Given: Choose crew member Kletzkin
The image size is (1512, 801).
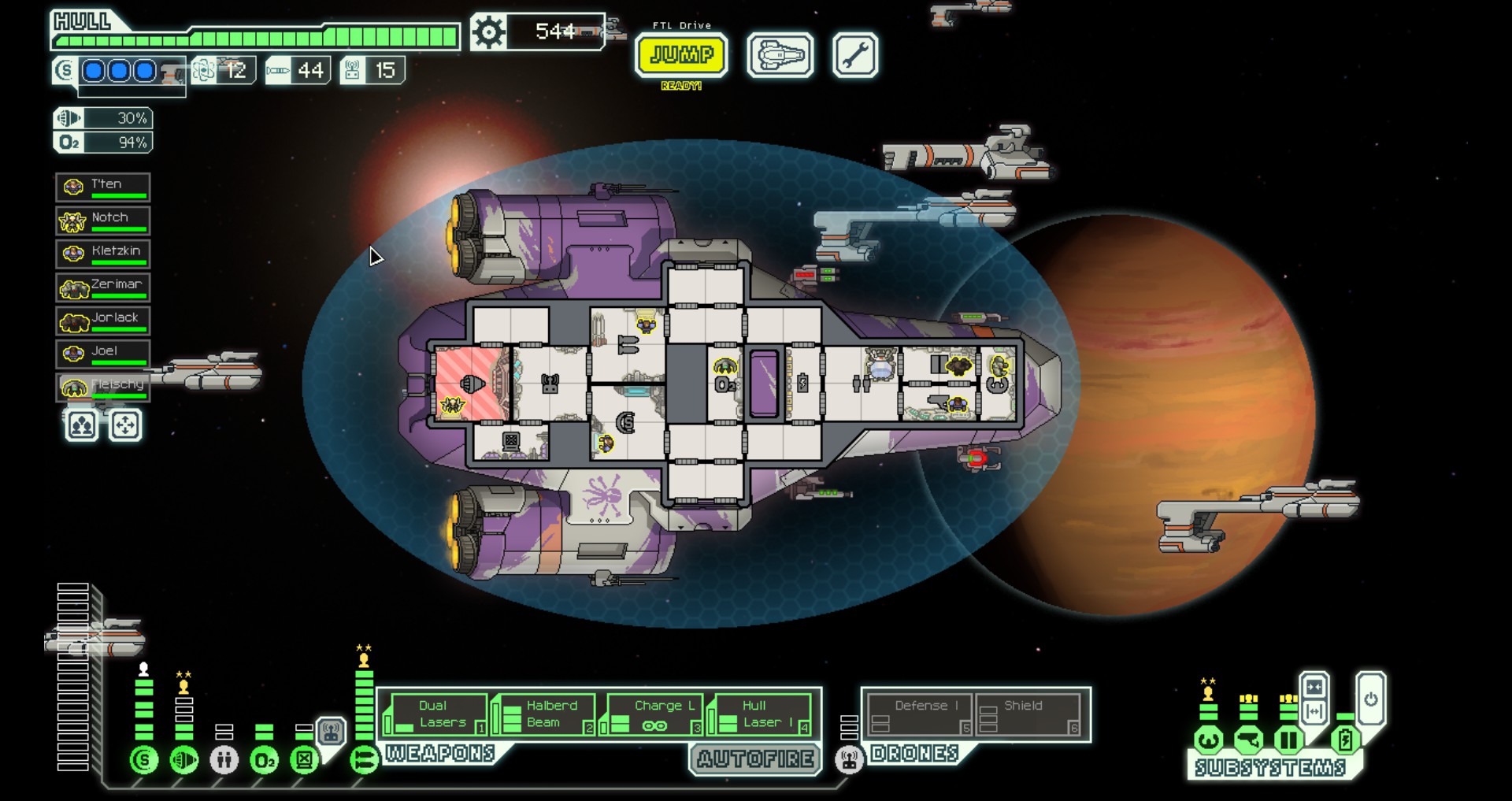Looking at the screenshot, I should (x=103, y=254).
